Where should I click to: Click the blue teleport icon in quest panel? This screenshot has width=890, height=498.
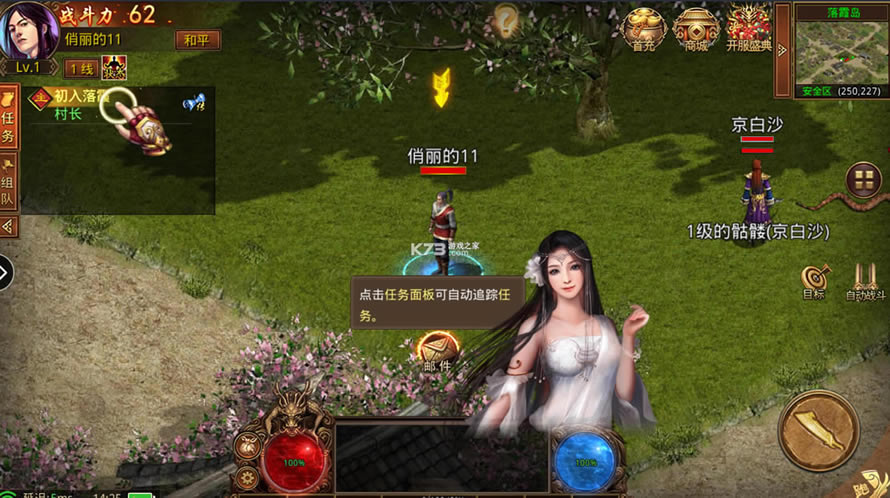194,101
